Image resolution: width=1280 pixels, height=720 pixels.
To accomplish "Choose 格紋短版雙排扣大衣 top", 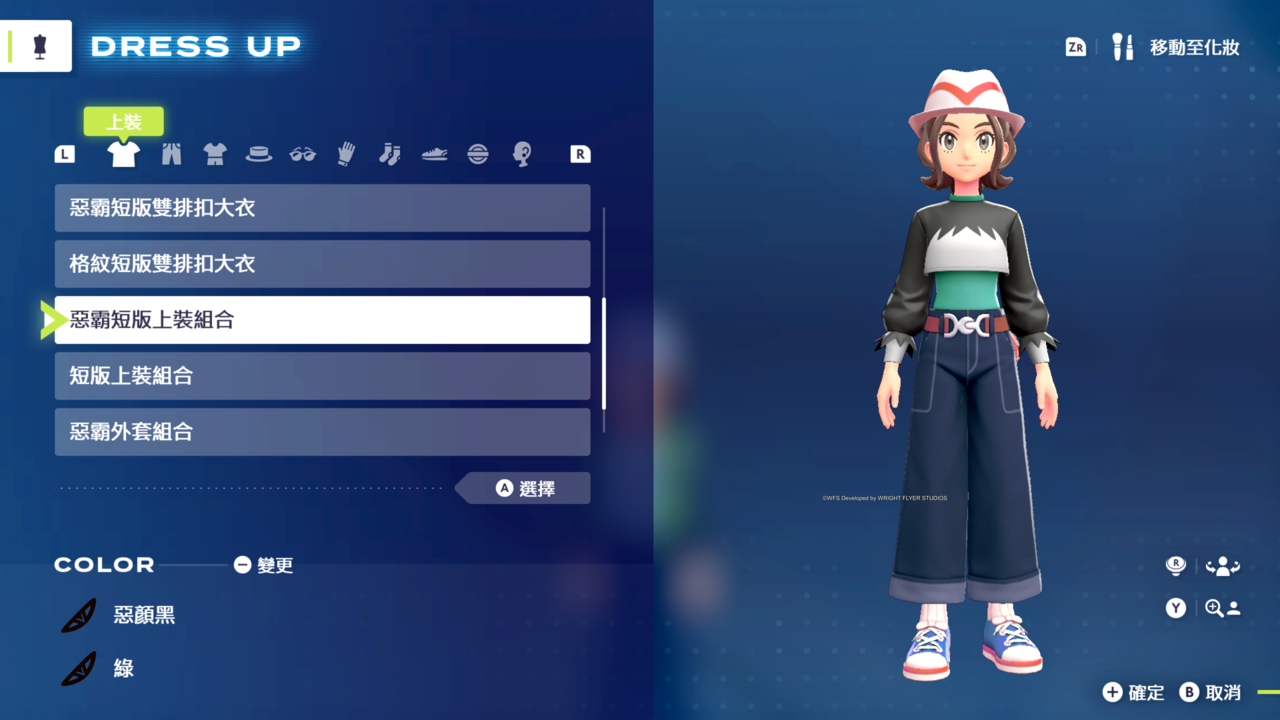I will 322,264.
